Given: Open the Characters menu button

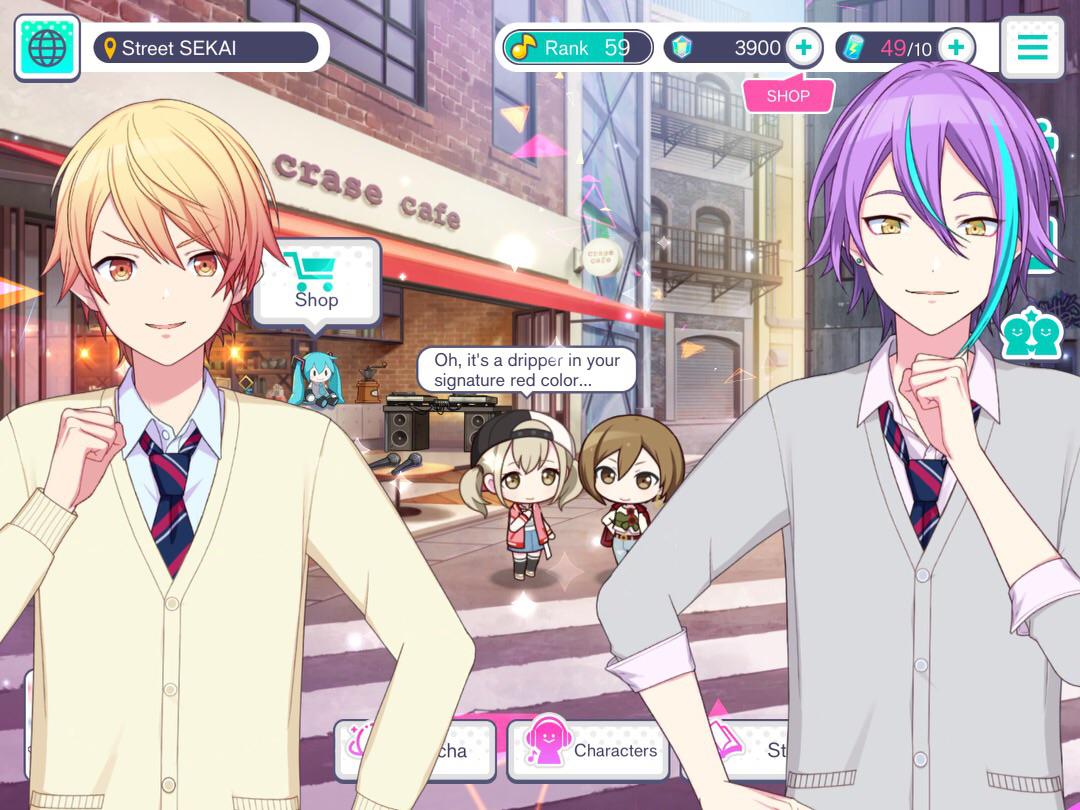Looking at the screenshot, I should [x=588, y=751].
